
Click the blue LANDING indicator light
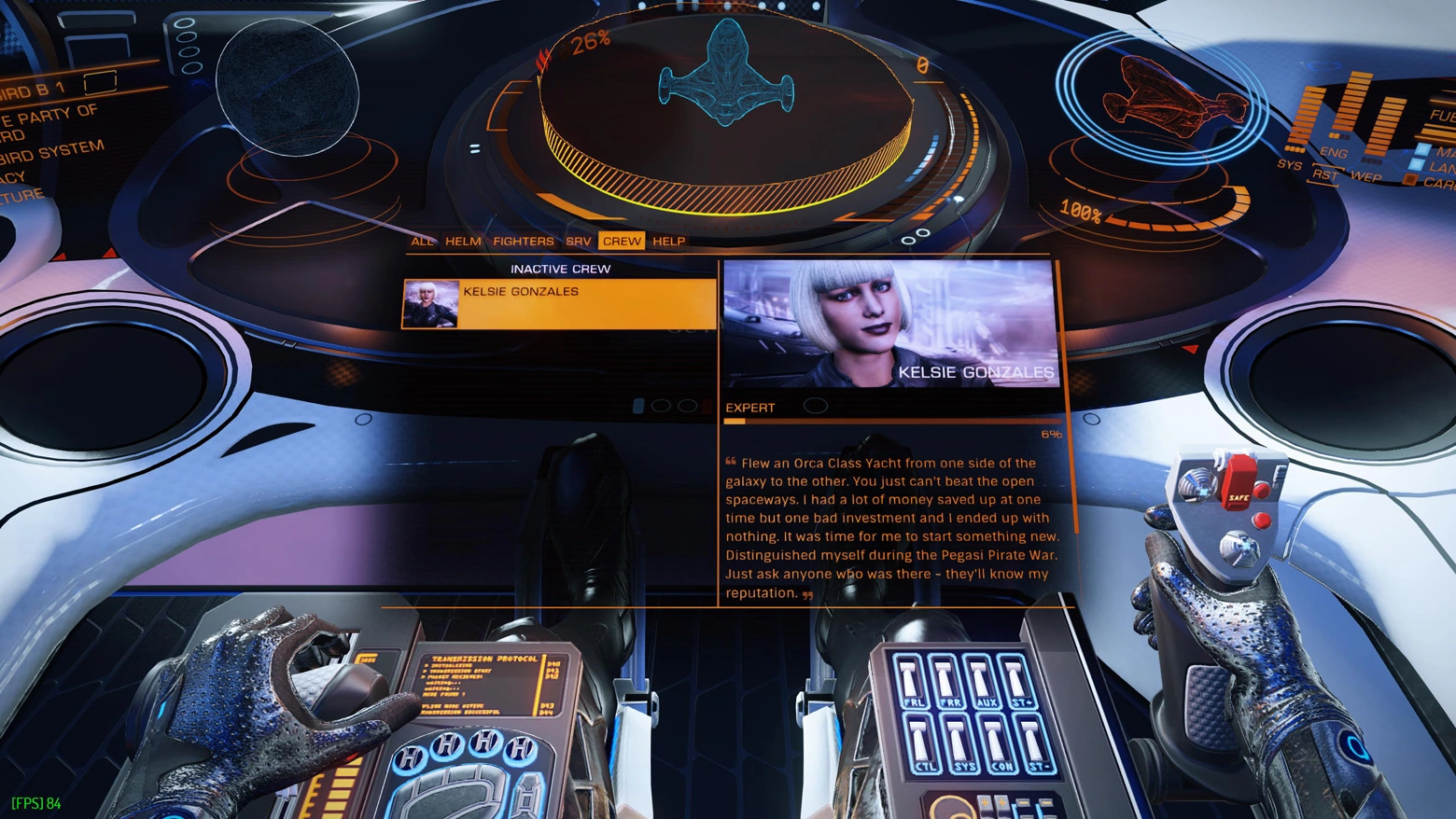click(x=1416, y=163)
